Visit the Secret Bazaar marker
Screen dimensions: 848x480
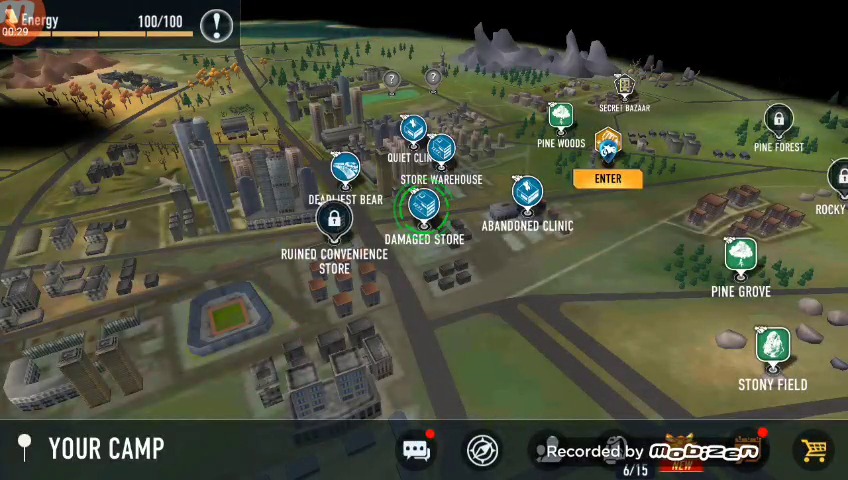(624, 89)
